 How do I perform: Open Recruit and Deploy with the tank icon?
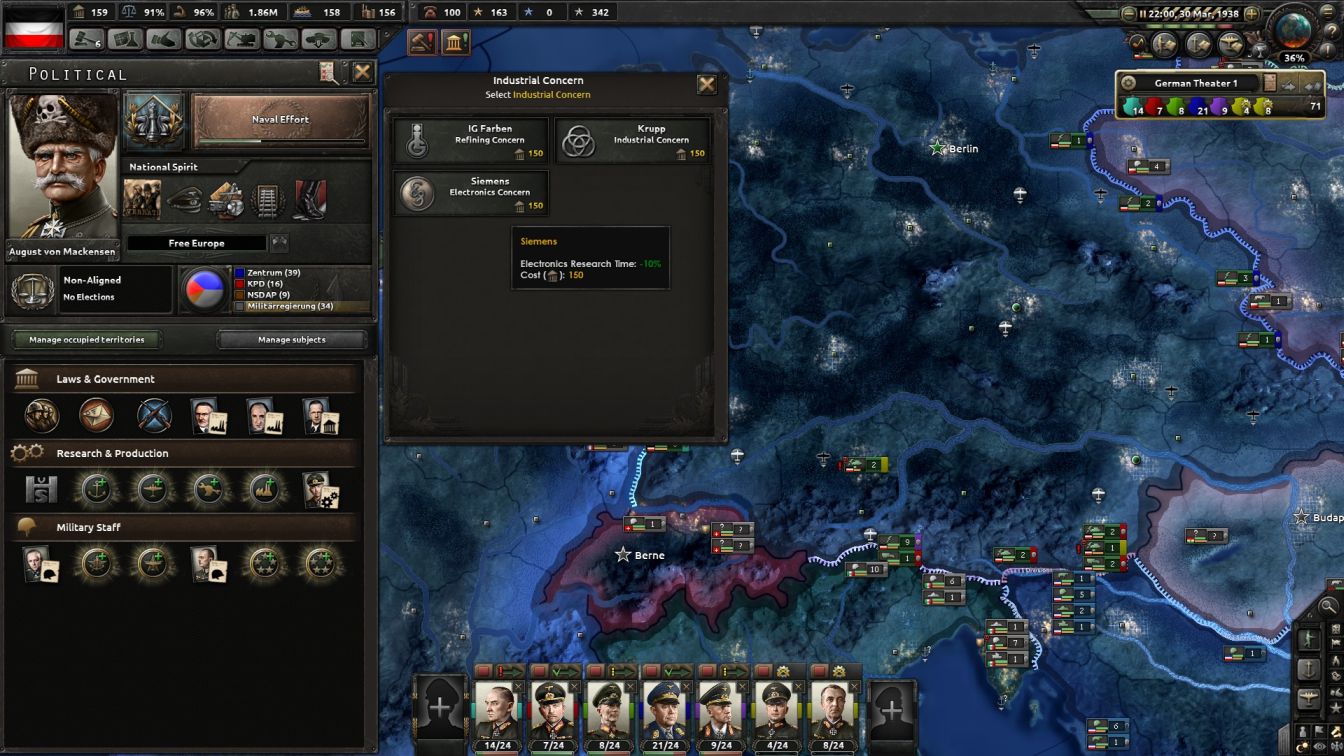(320, 38)
